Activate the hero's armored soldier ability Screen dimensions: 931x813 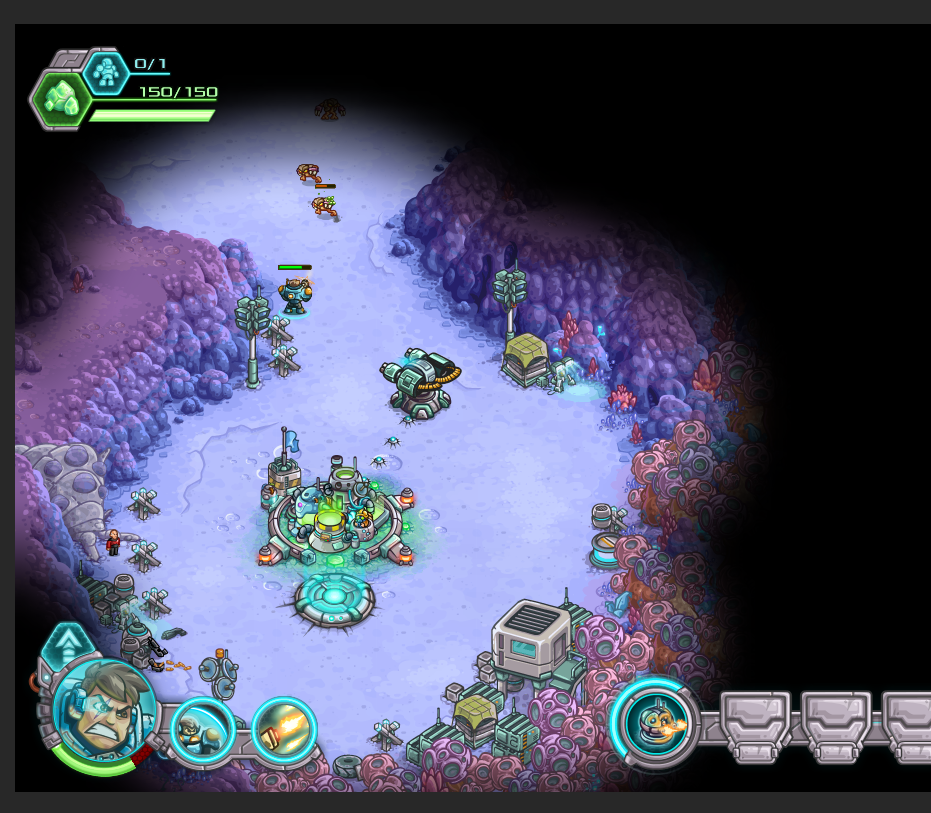pyautogui.click(x=202, y=731)
